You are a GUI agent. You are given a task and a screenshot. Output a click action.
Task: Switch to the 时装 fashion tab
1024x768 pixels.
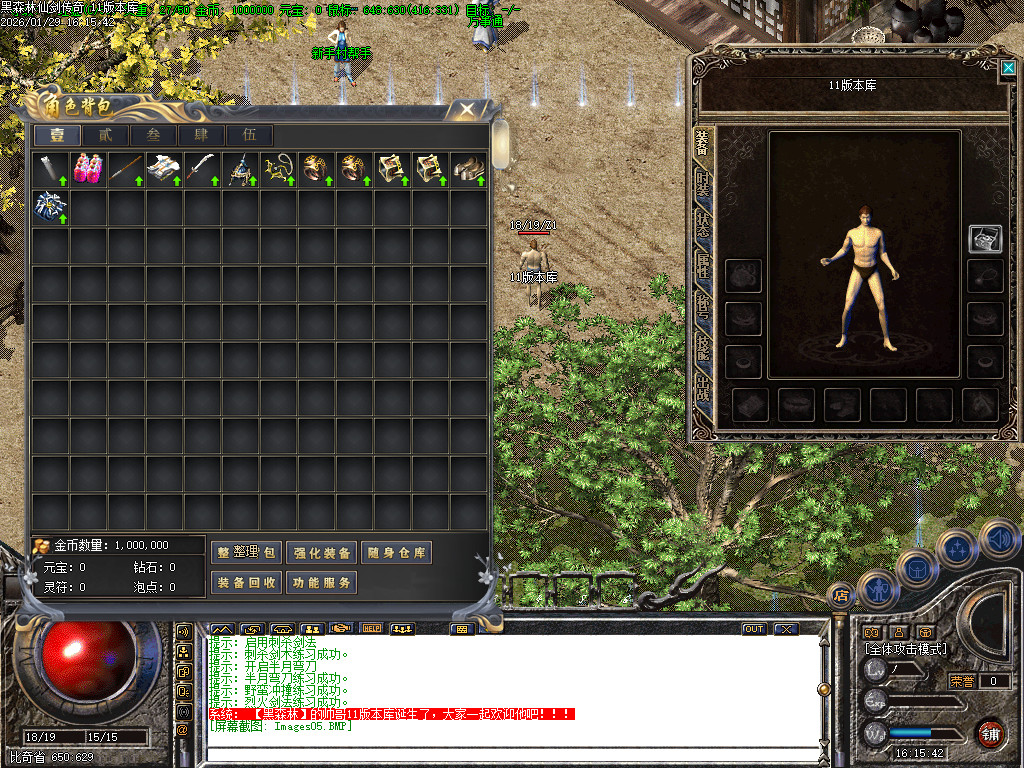[703, 184]
